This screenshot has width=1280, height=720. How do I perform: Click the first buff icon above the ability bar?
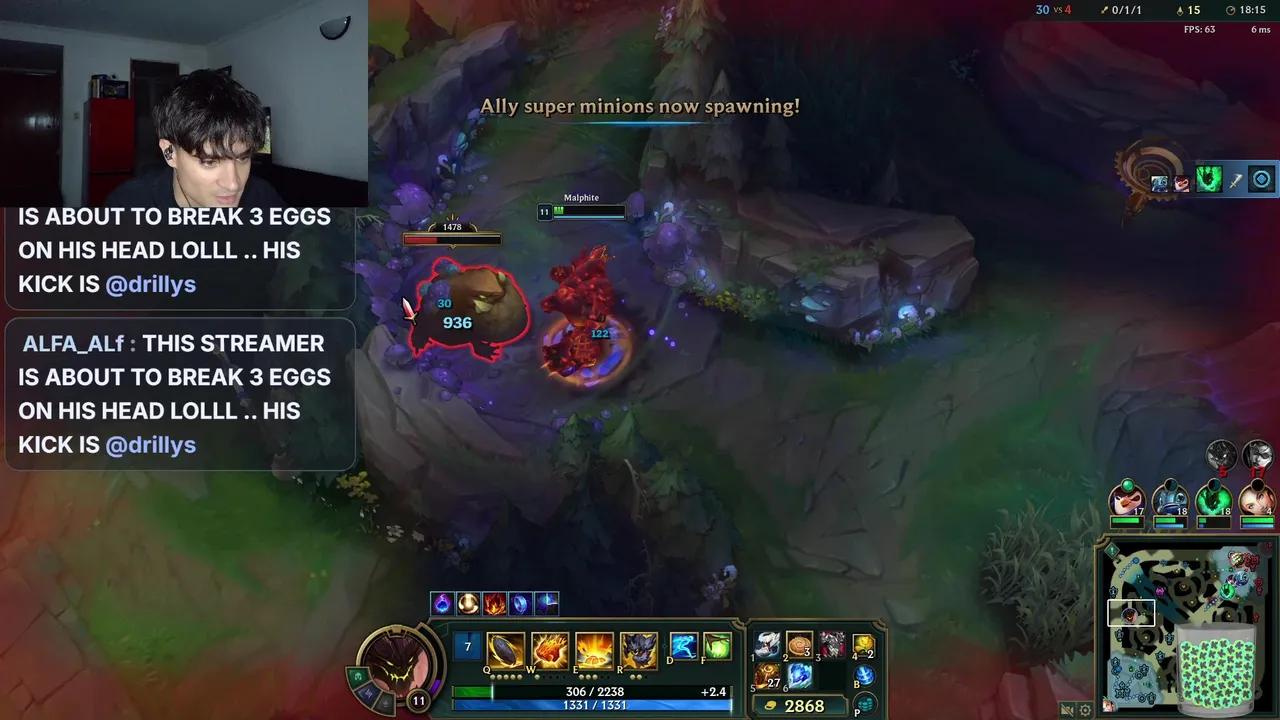[x=443, y=601]
